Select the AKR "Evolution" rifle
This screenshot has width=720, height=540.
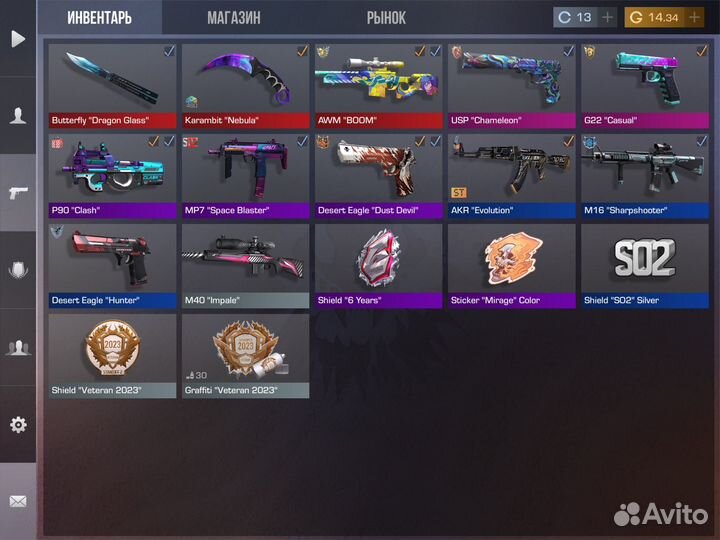511,175
